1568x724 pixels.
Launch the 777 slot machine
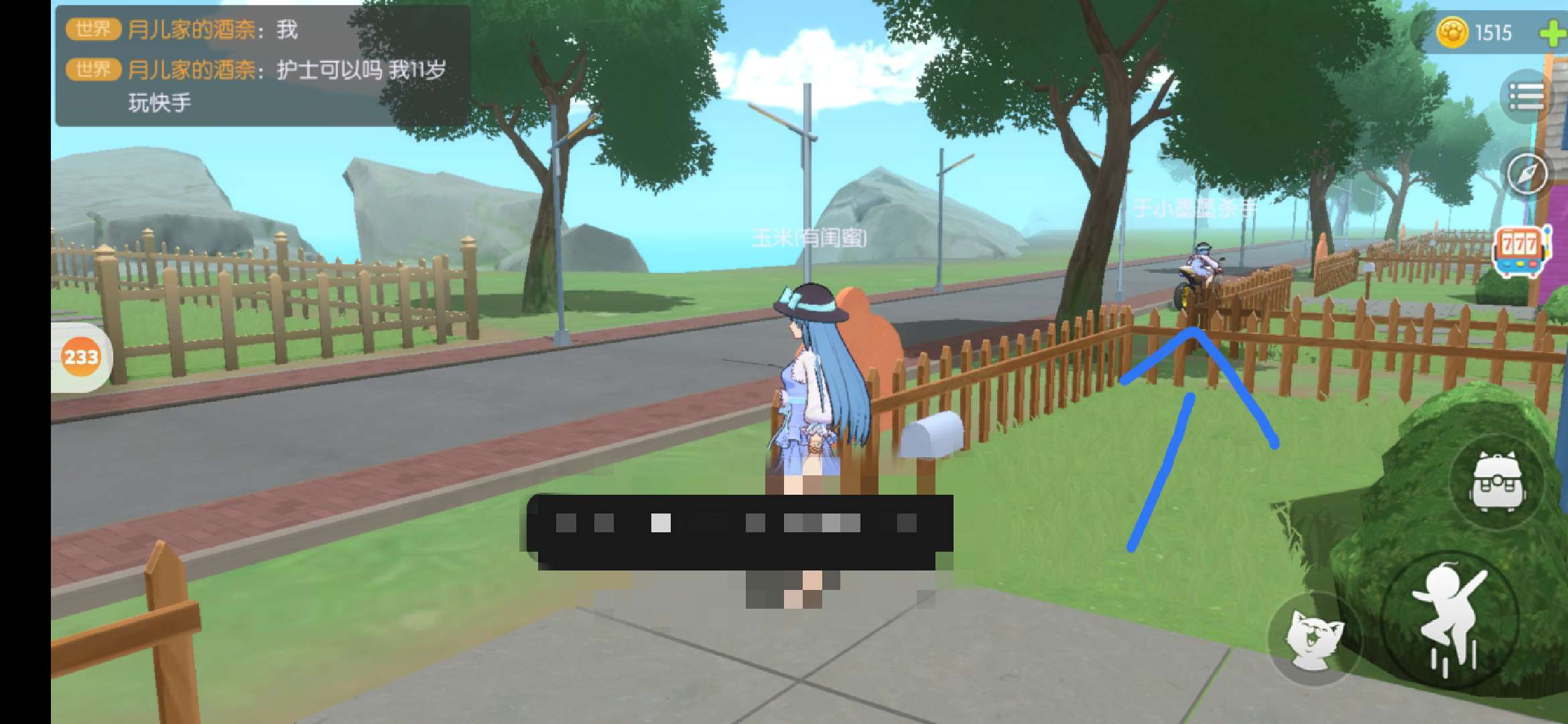click(1519, 251)
